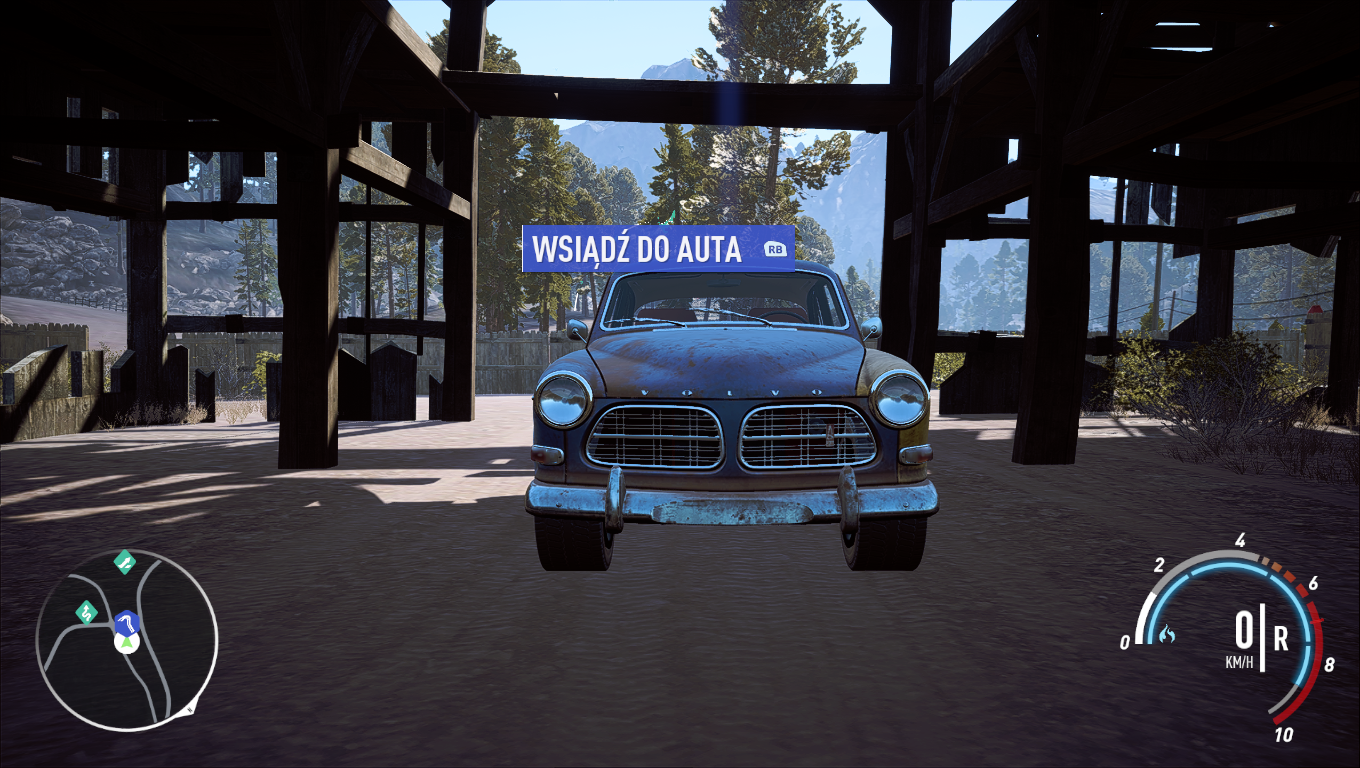Image resolution: width=1360 pixels, height=768 pixels.
Task: Select the gear indicator showing R
Action: pos(1280,638)
